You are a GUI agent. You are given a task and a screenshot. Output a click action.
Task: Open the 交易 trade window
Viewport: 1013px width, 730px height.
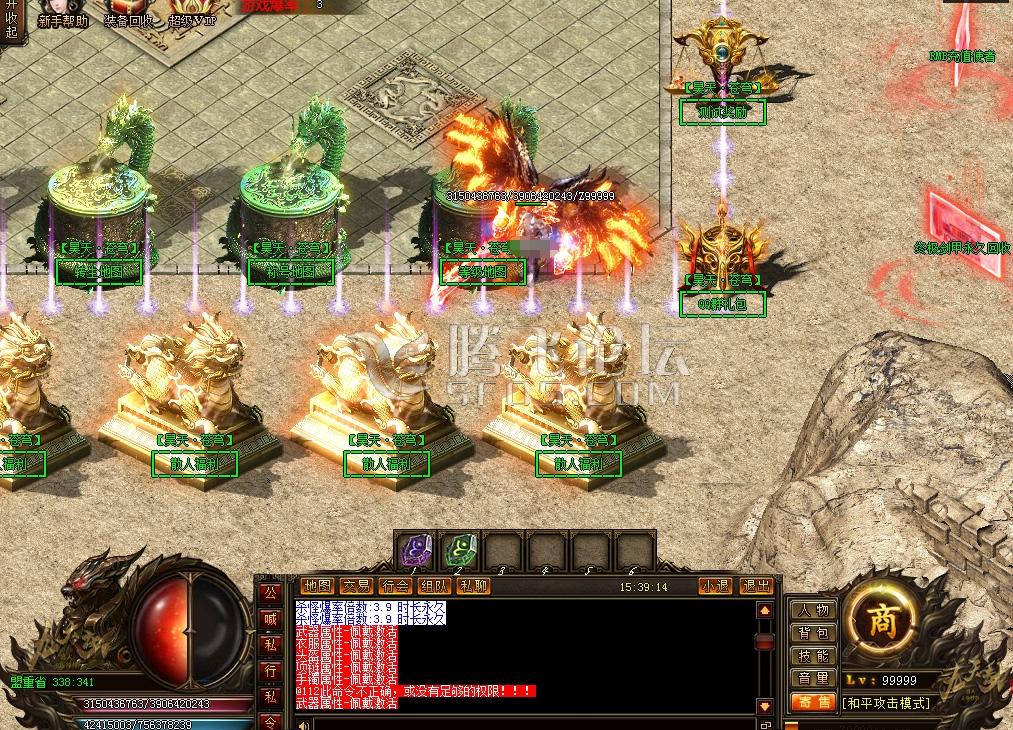tap(356, 586)
